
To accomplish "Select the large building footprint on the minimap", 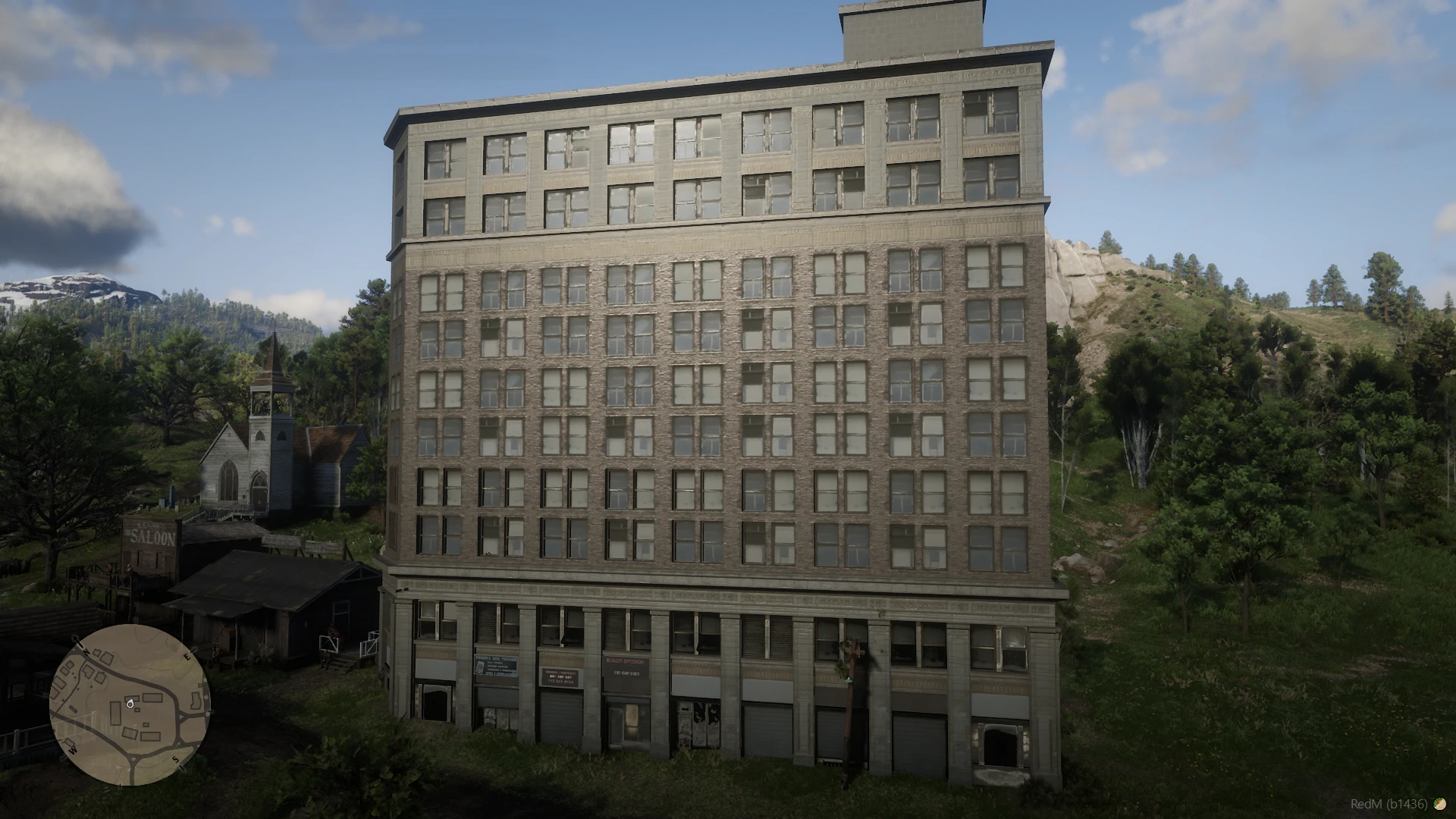I will pyautogui.click(x=116, y=713).
